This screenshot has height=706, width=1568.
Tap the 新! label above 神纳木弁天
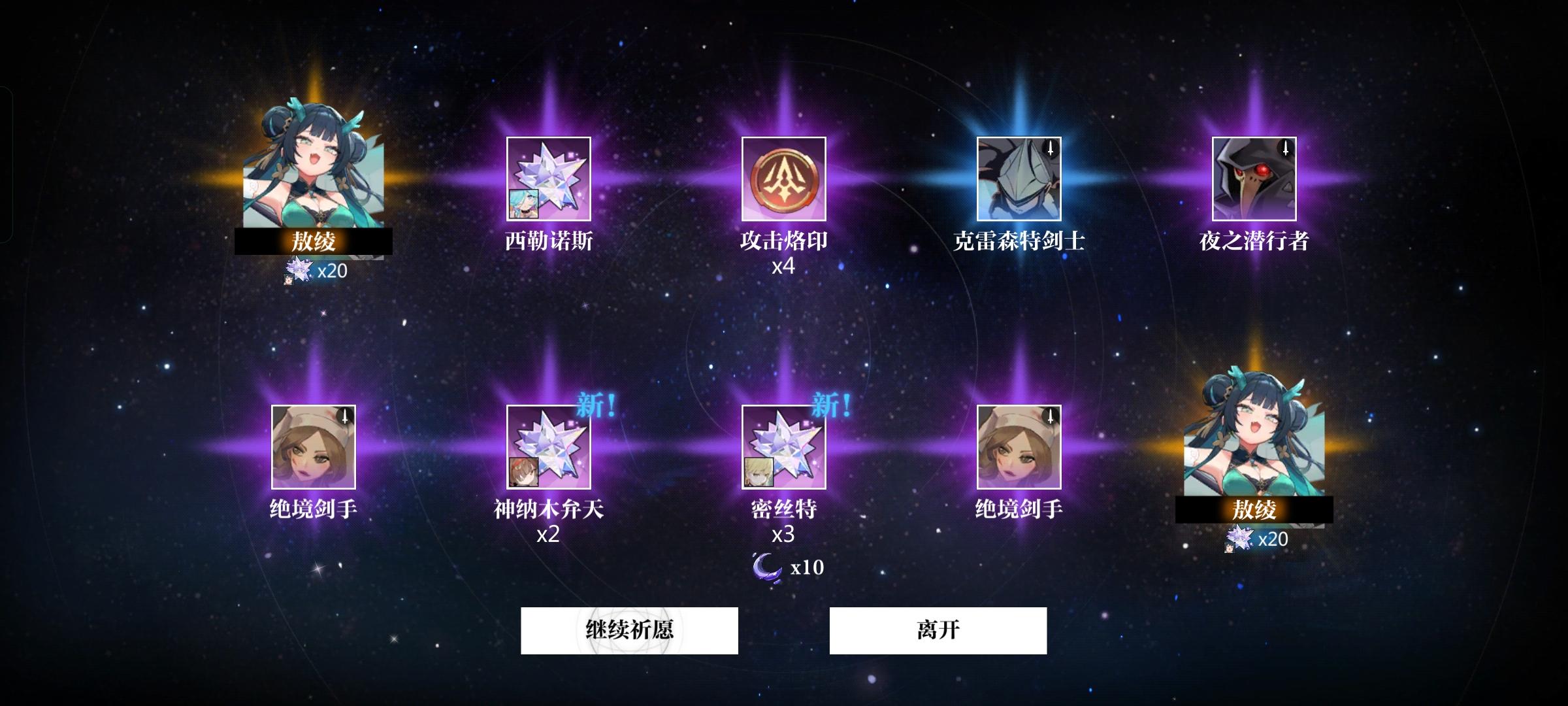(x=596, y=403)
